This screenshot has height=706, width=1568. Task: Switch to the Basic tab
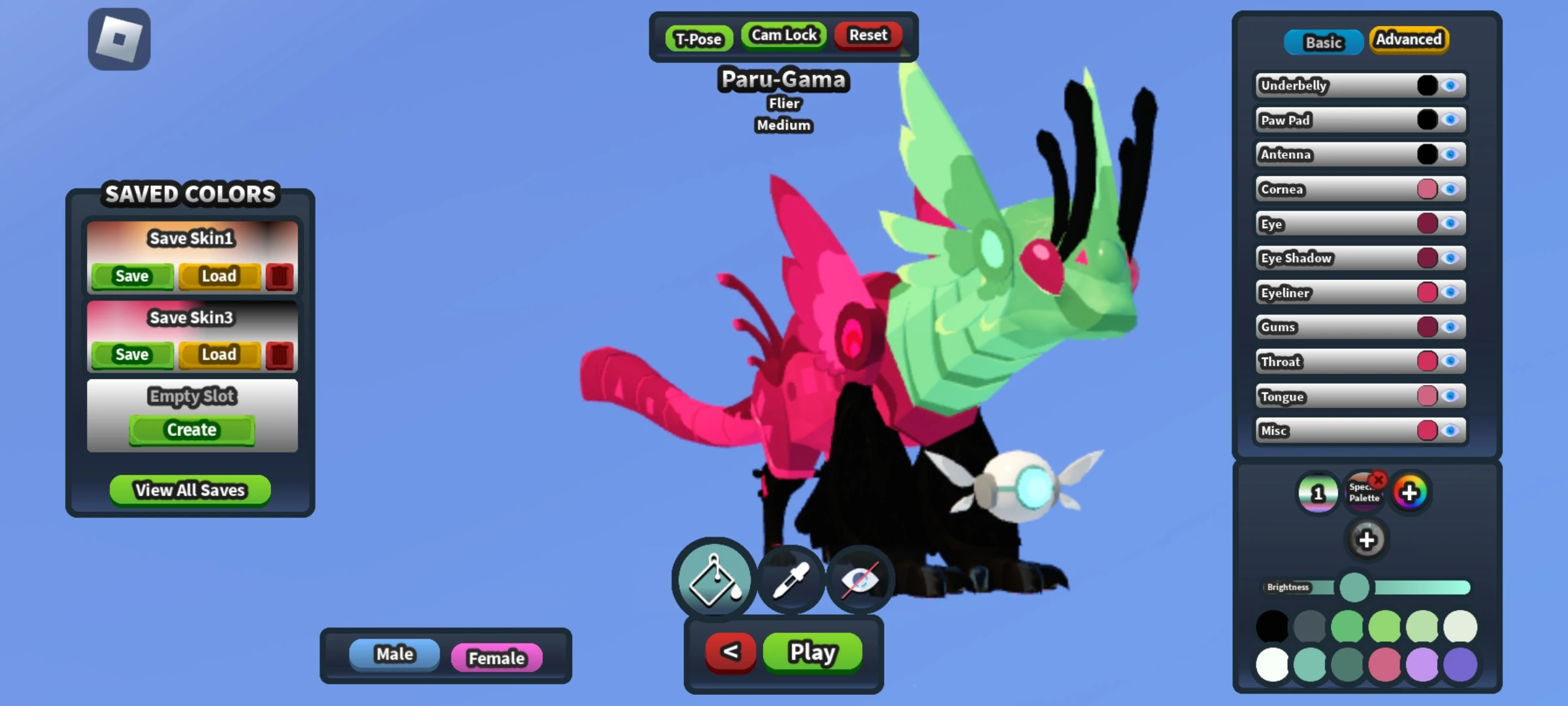(x=1324, y=42)
